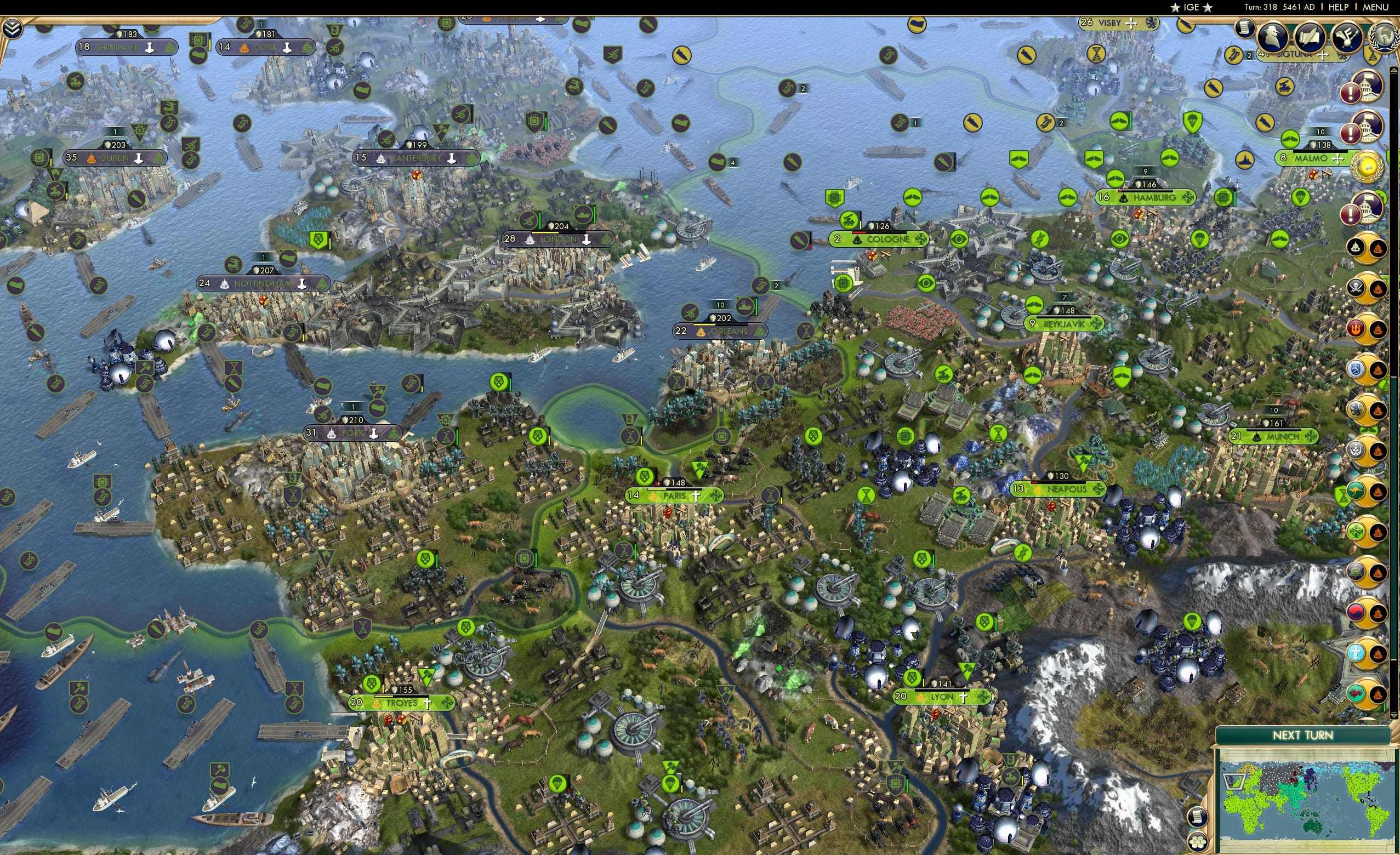Open the HELP item in the top bar
The width and height of the screenshot is (1400, 855).
[1338, 7]
